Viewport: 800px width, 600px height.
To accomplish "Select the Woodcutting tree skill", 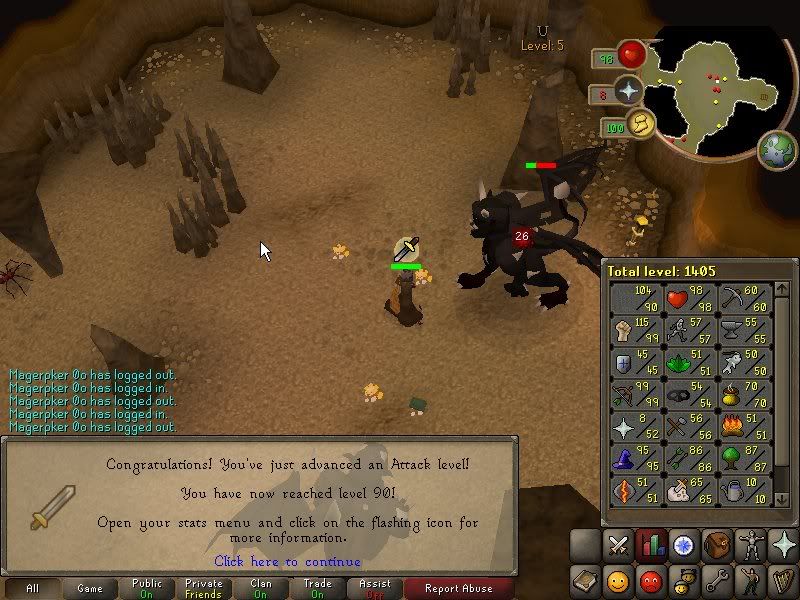I will (x=745, y=458).
